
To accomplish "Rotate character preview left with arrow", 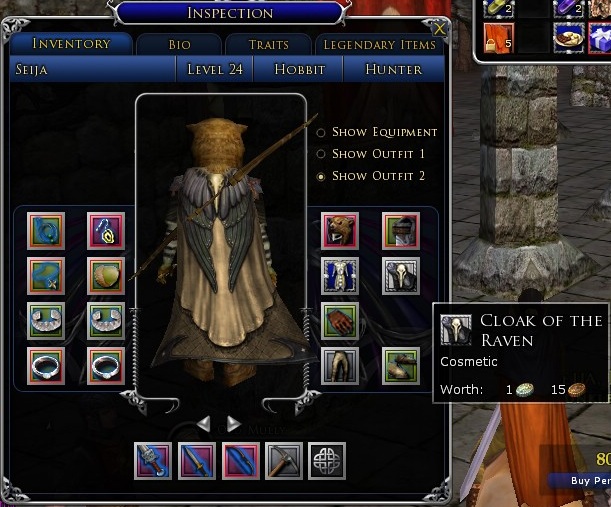I will [x=204, y=424].
